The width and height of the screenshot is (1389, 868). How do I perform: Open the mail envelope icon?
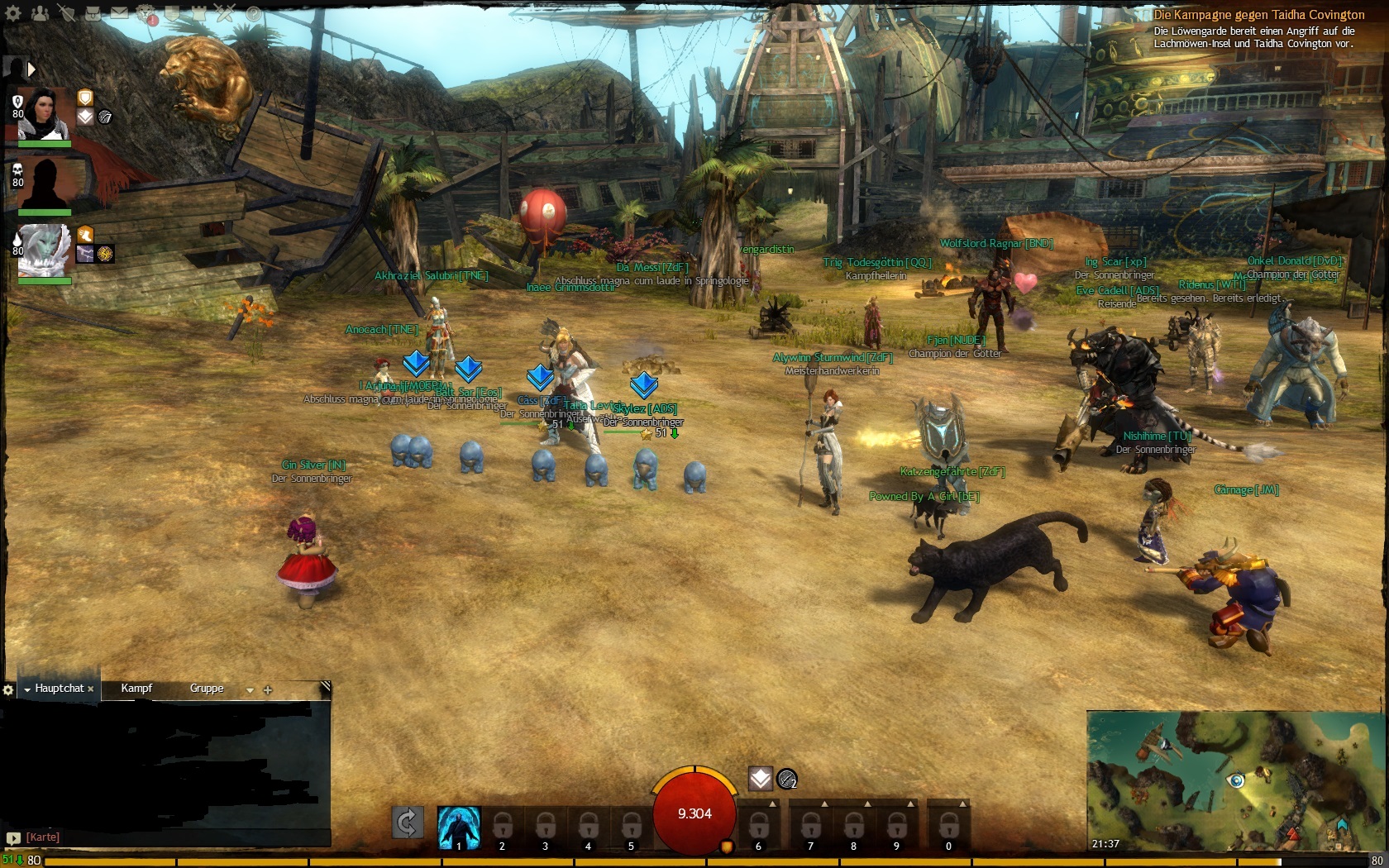pos(120,13)
